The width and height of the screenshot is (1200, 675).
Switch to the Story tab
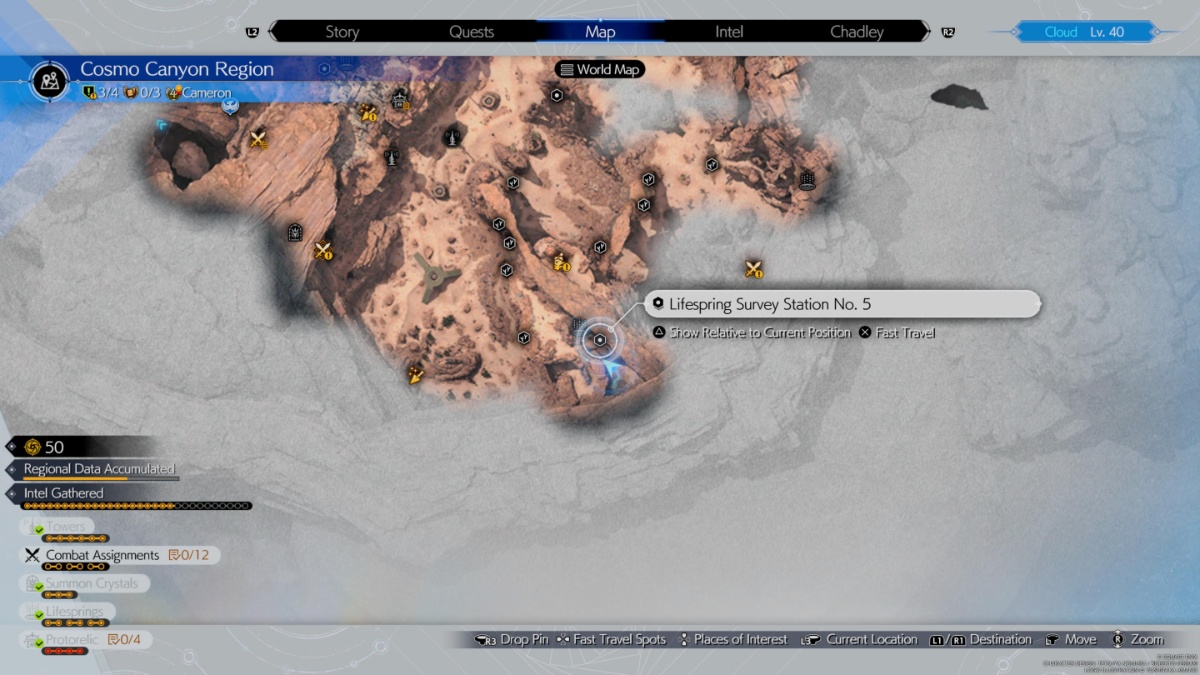pyautogui.click(x=342, y=32)
